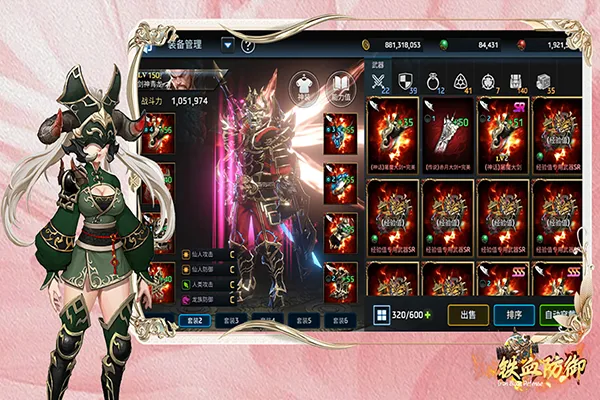Image resolution: width=600 pixels, height=400 pixels.
Task: Switch to the crossed swords weapon tab
Action: click(379, 82)
